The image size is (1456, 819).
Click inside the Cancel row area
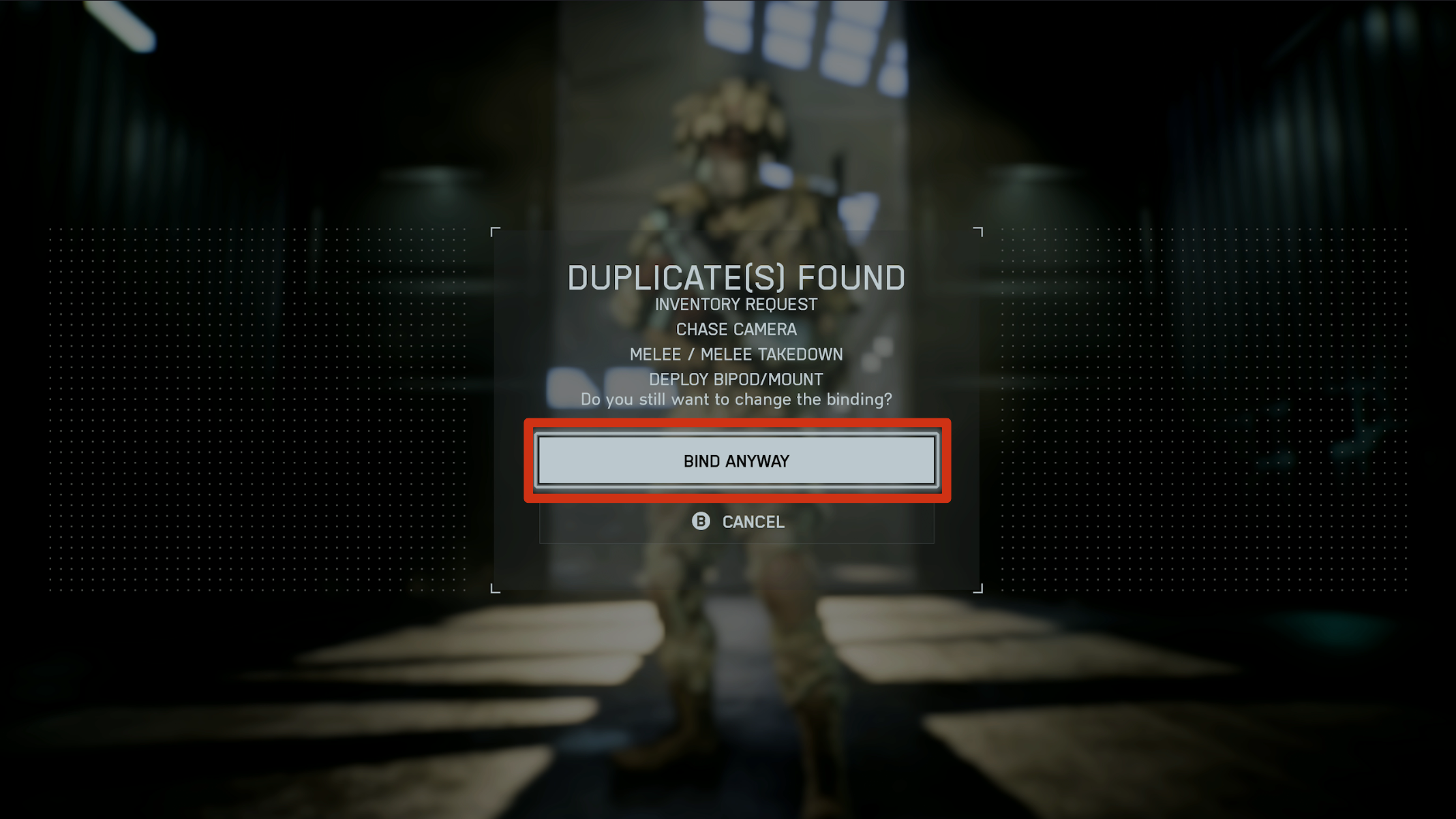pos(736,522)
